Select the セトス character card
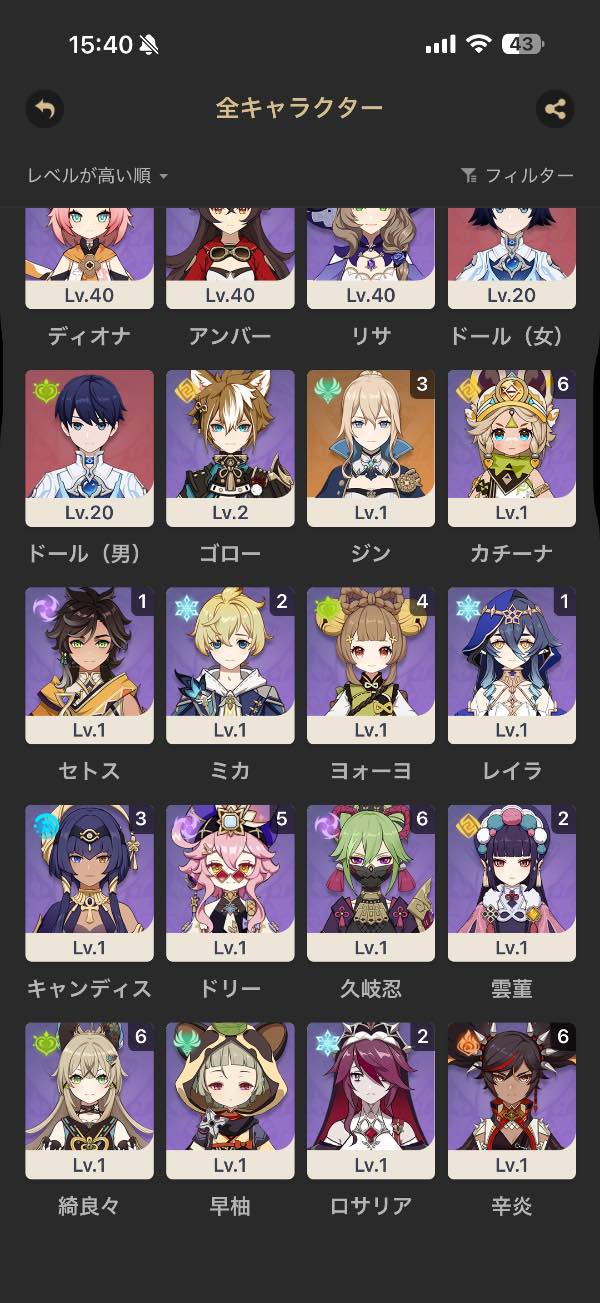Image resolution: width=600 pixels, height=1303 pixels. [x=89, y=665]
